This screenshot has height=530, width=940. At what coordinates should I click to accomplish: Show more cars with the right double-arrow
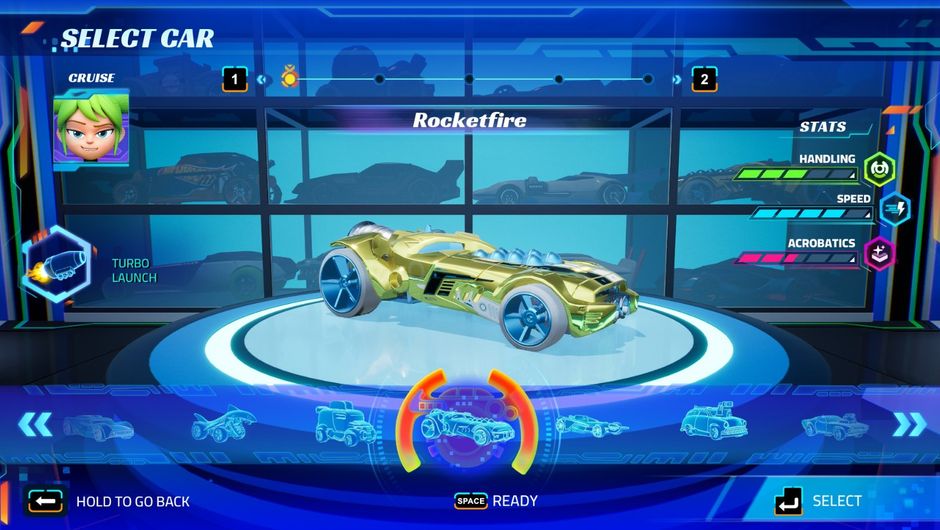(909, 424)
